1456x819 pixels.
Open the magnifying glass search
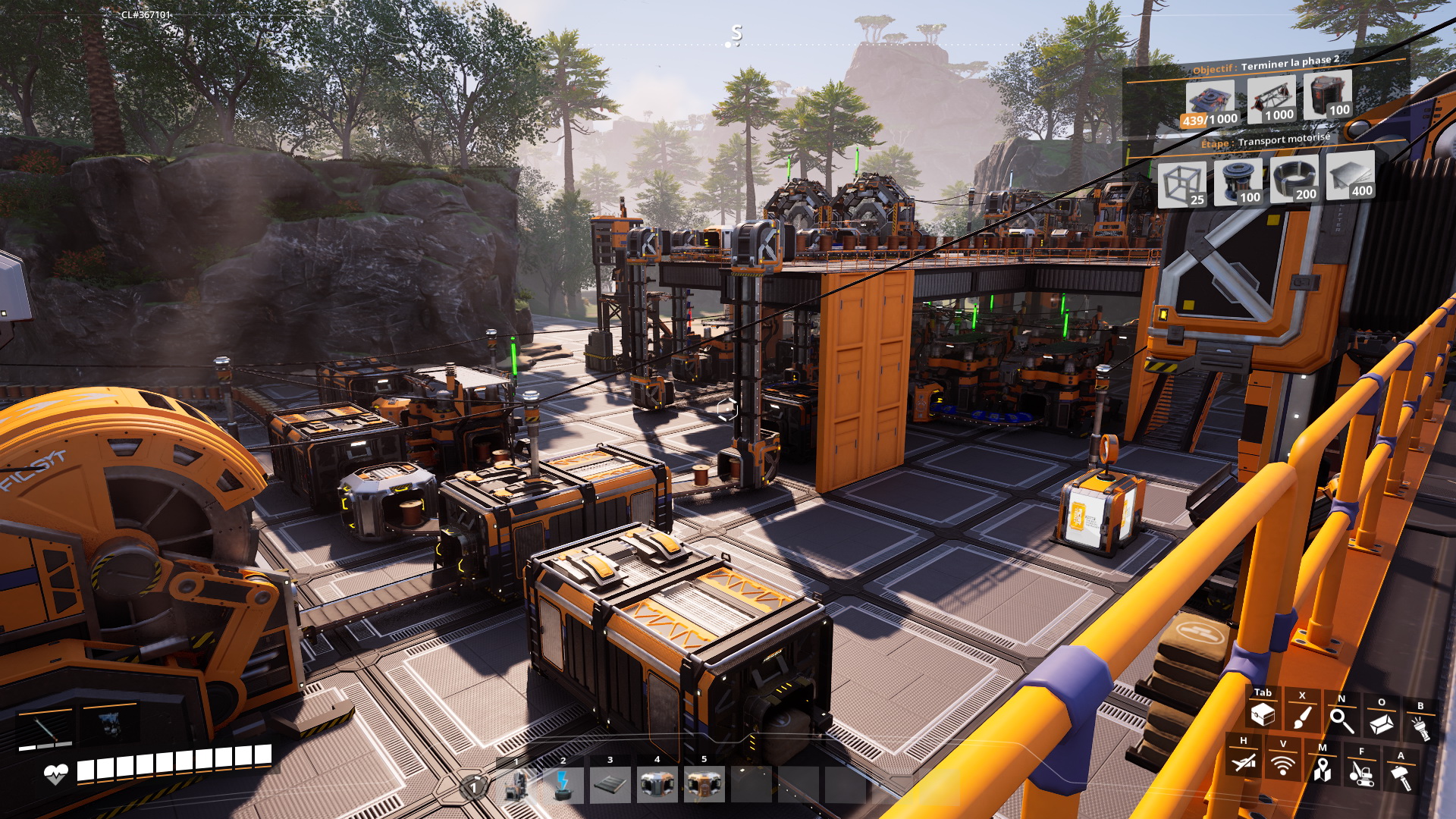(1341, 720)
